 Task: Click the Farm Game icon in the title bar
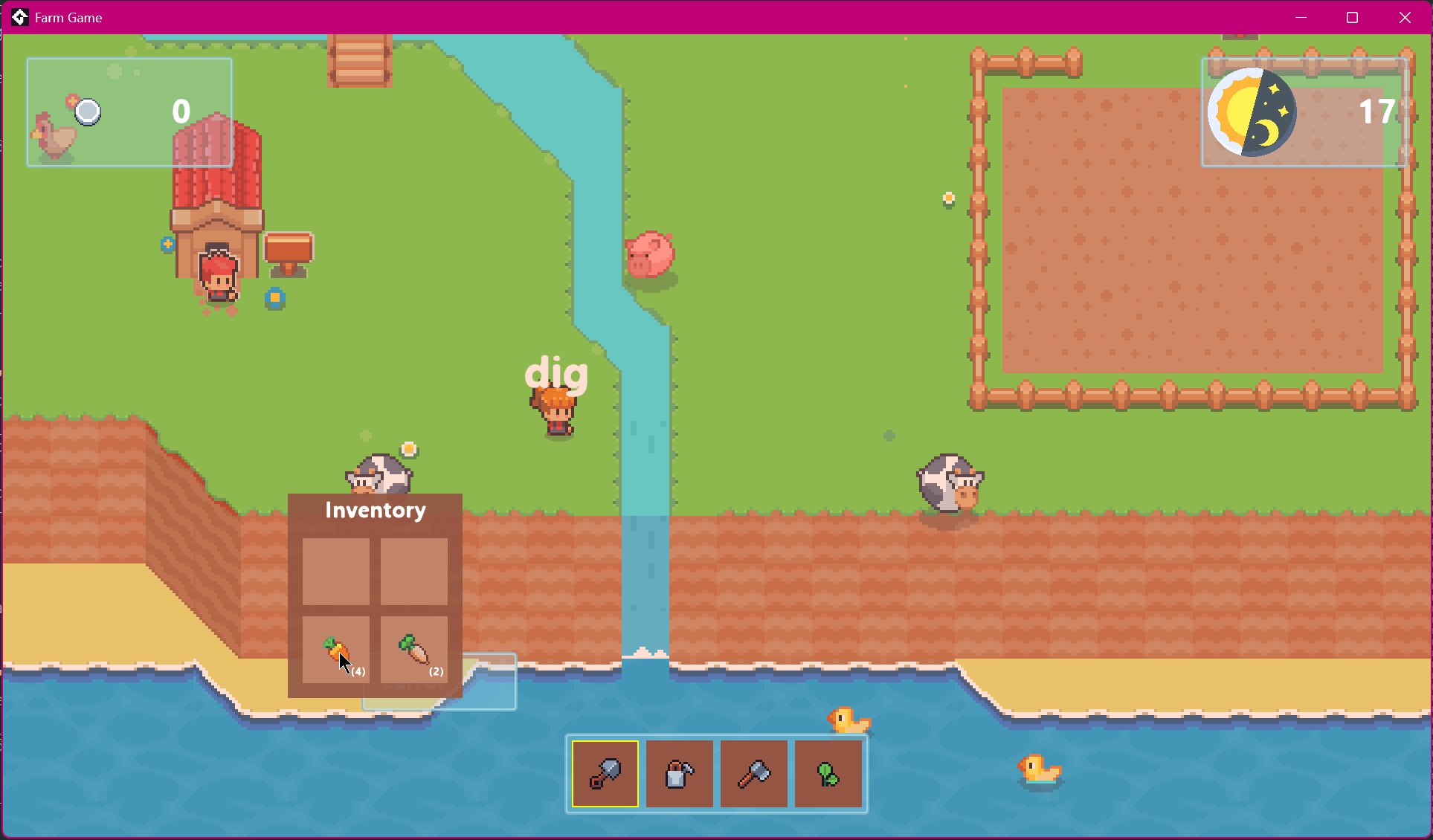click(19, 17)
